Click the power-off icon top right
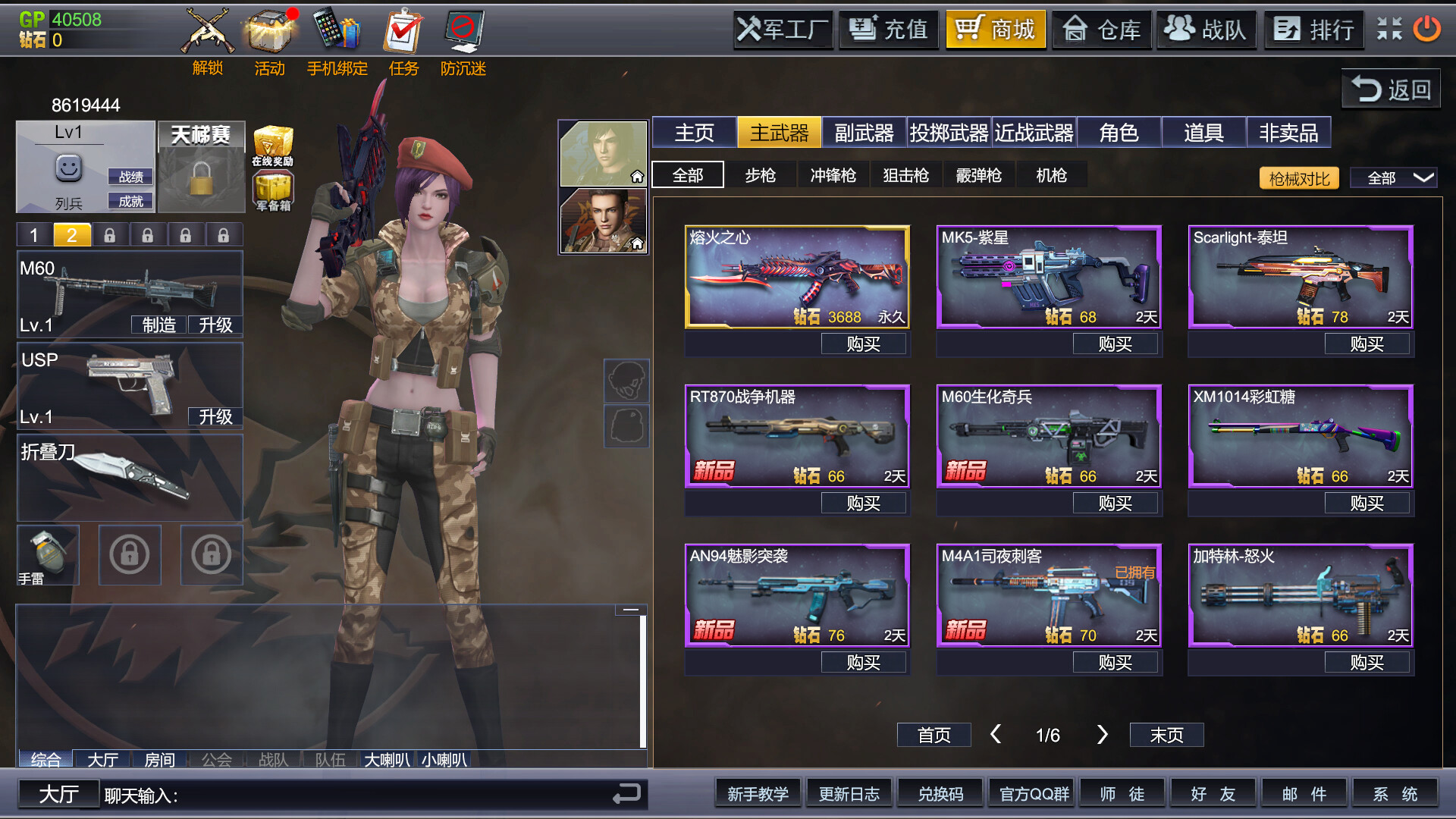Image resolution: width=1456 pixels, height=819 pixels. (1426, 30)
